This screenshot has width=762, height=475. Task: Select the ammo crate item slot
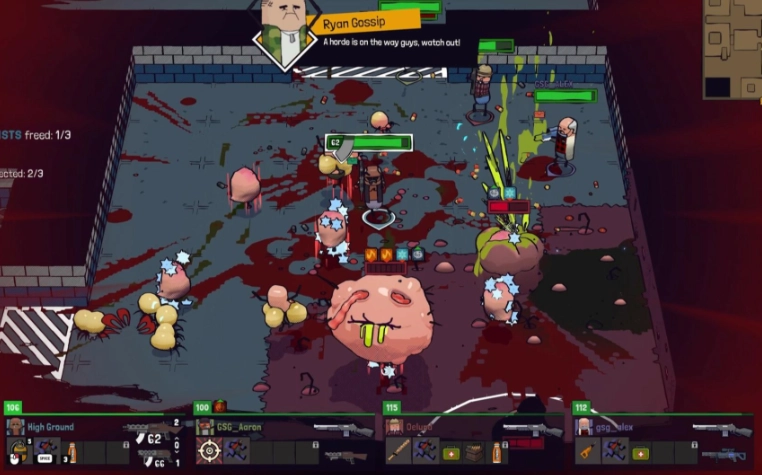476,452
